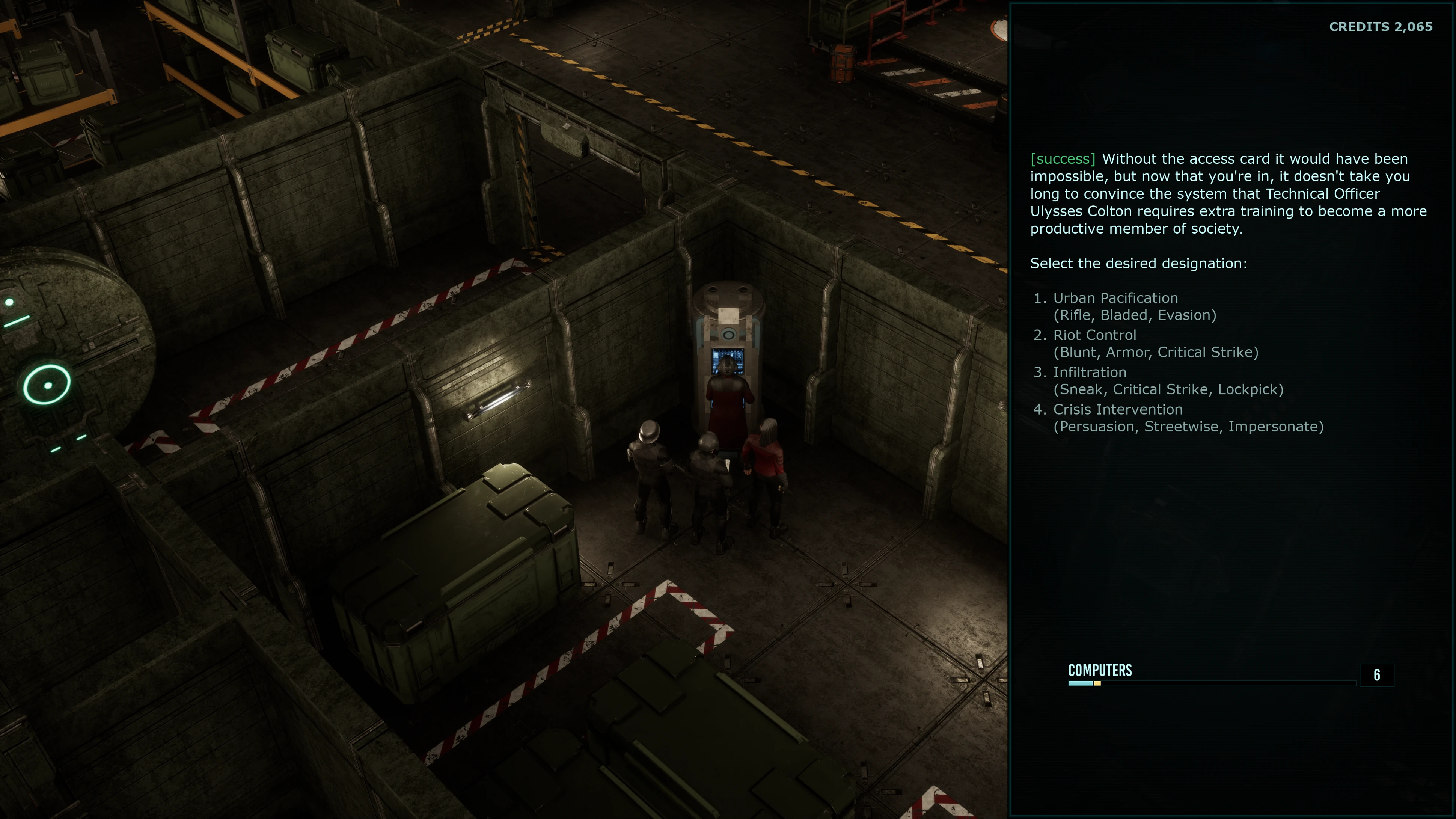
Task: Choose the Urban Pacification designation
Action: tap(1115, 298)
